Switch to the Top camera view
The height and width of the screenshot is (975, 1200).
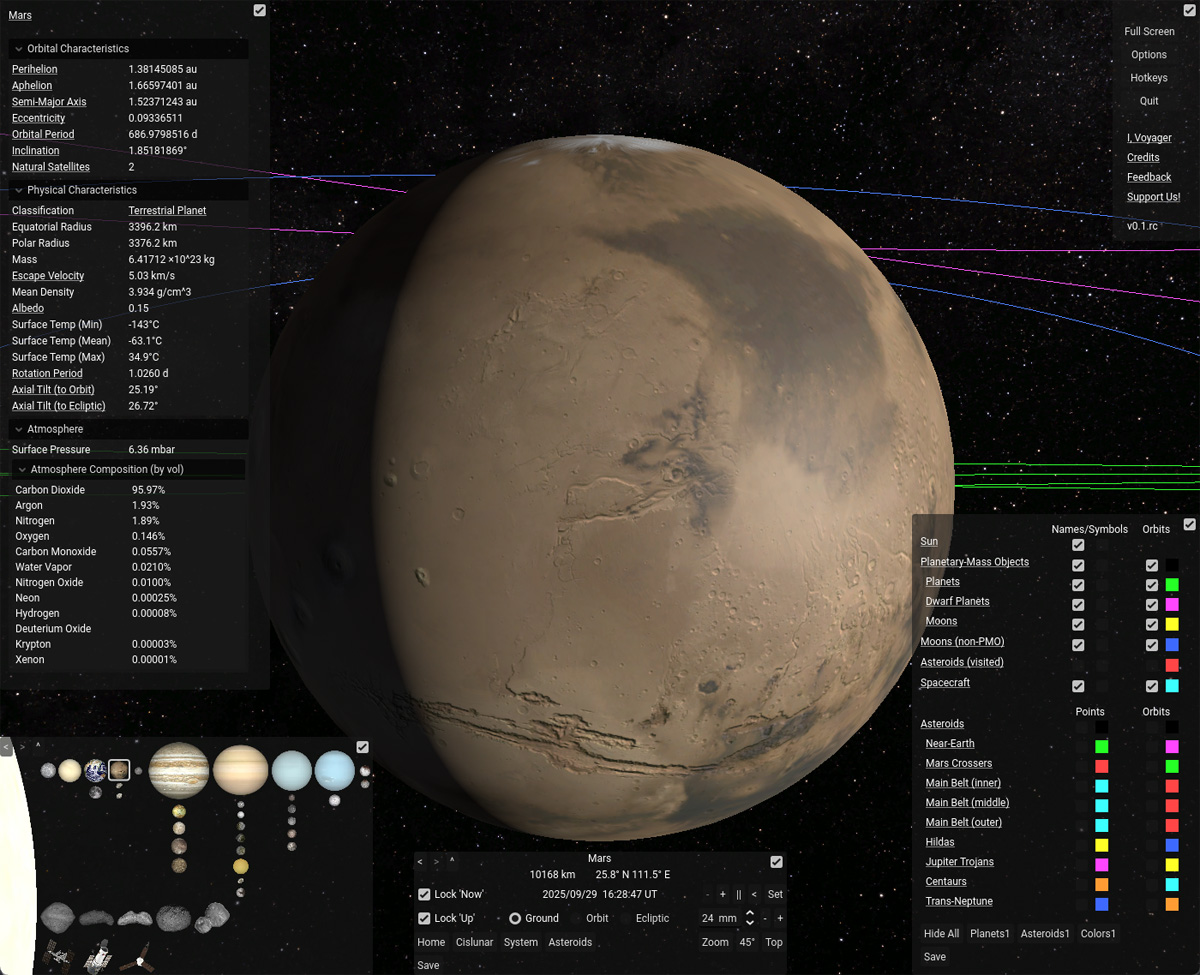774,942
